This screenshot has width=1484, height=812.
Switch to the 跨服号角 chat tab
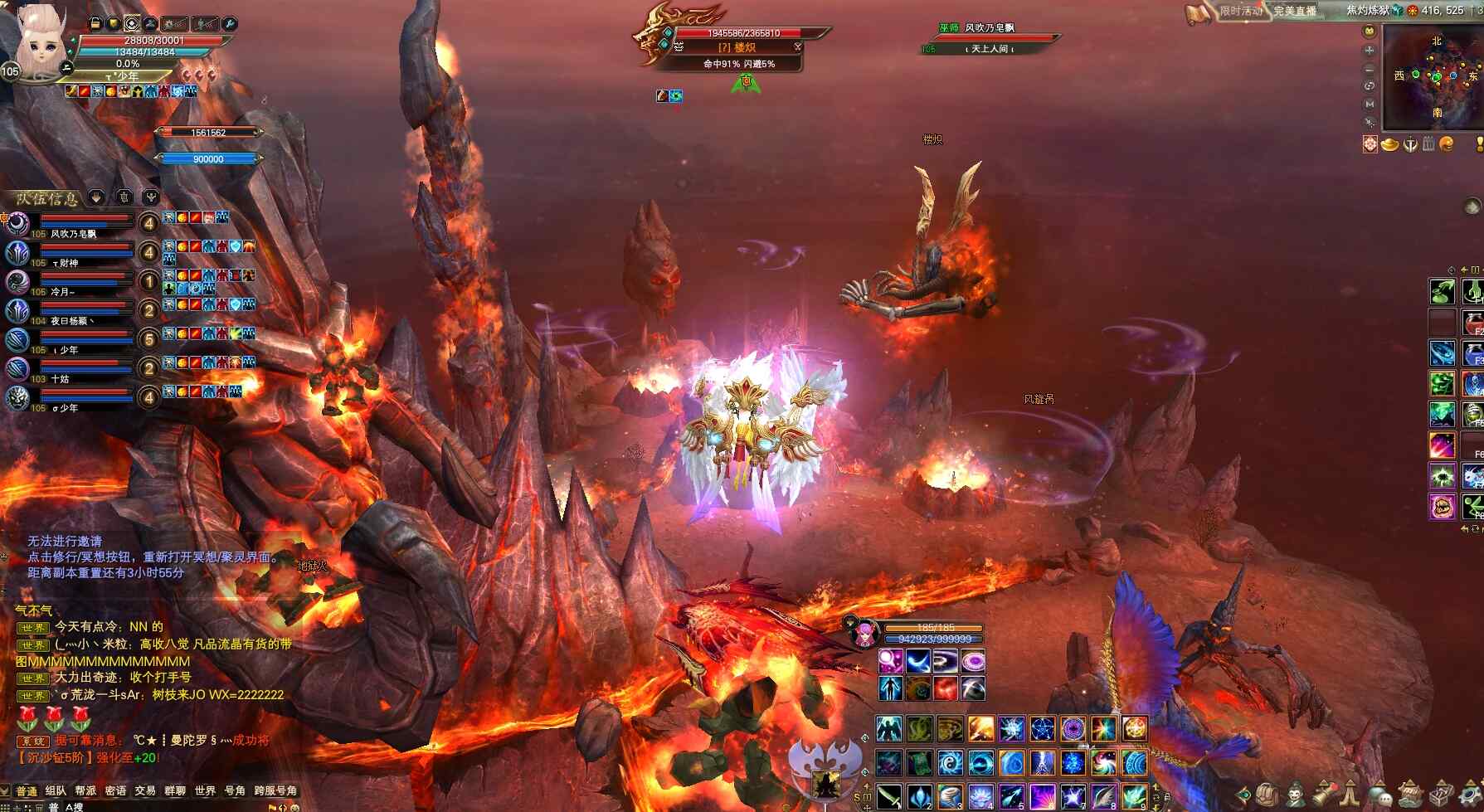click(x=275, y=790)
